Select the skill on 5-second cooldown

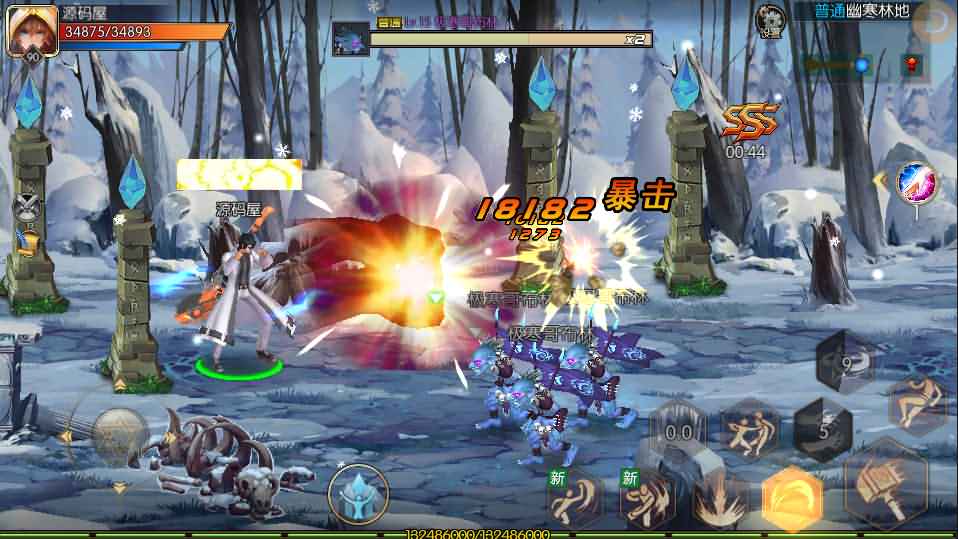click(x=822, y=430)
